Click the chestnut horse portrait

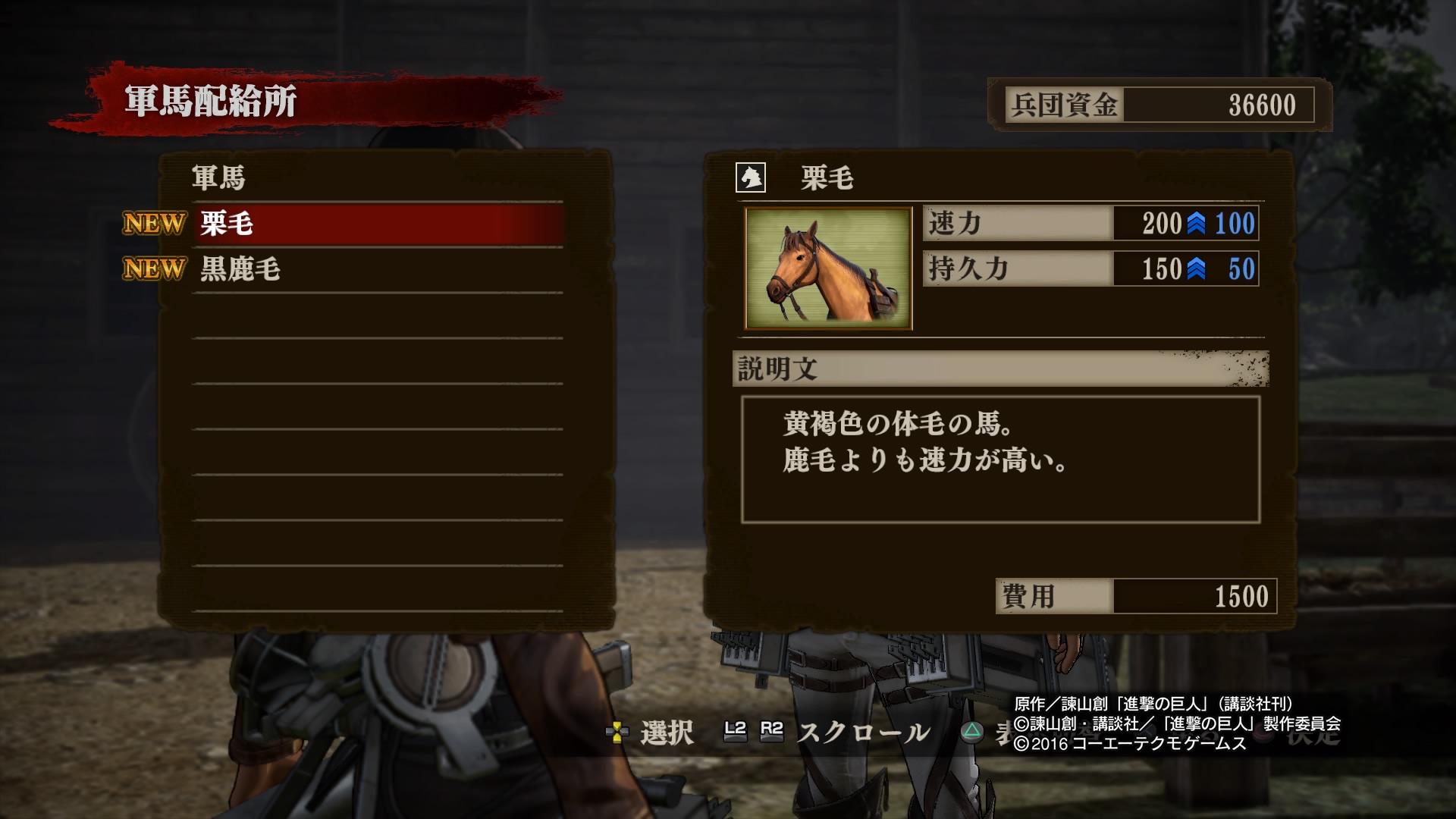click(x=828, y=268)
